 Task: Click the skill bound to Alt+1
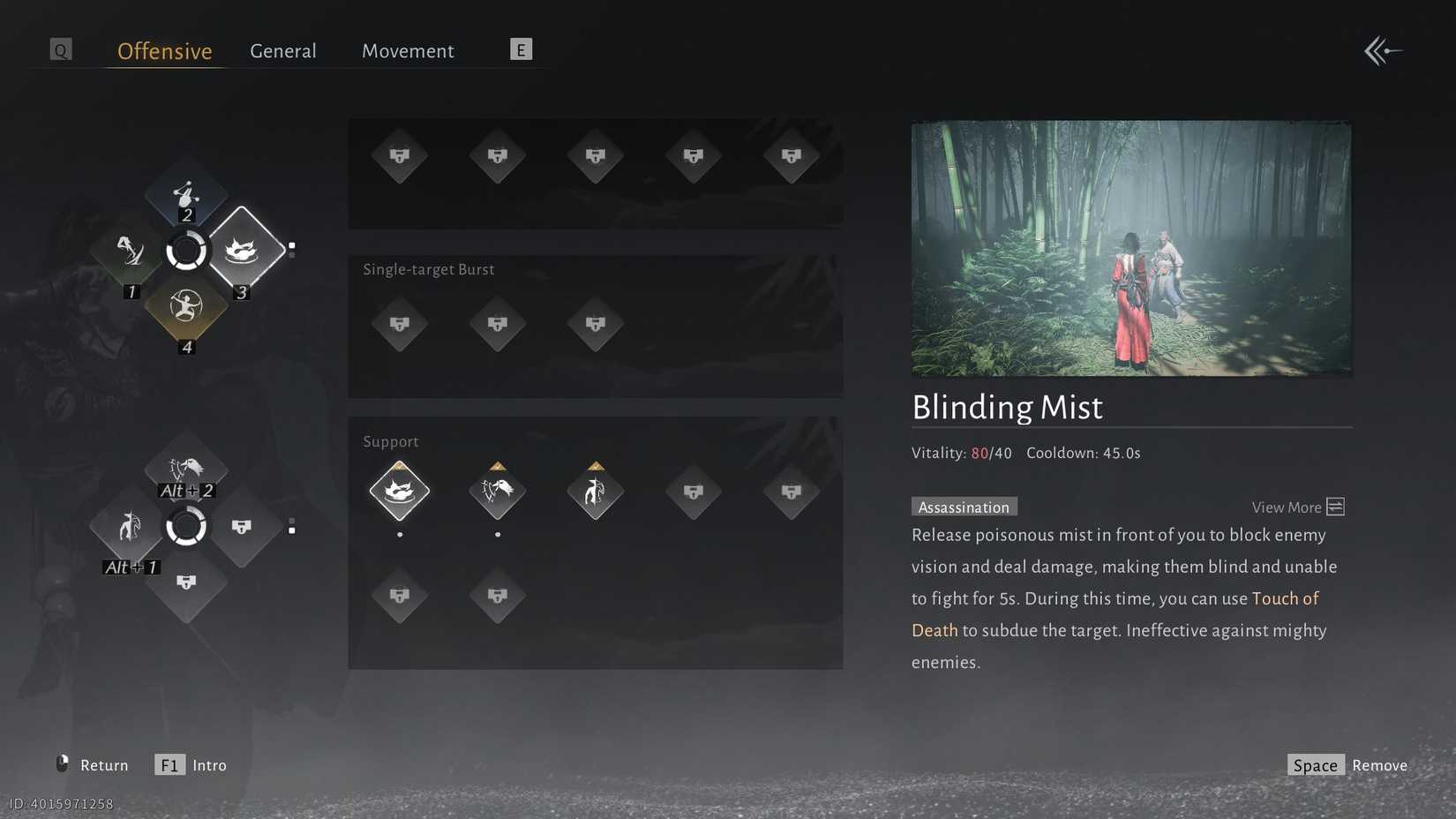129,527
